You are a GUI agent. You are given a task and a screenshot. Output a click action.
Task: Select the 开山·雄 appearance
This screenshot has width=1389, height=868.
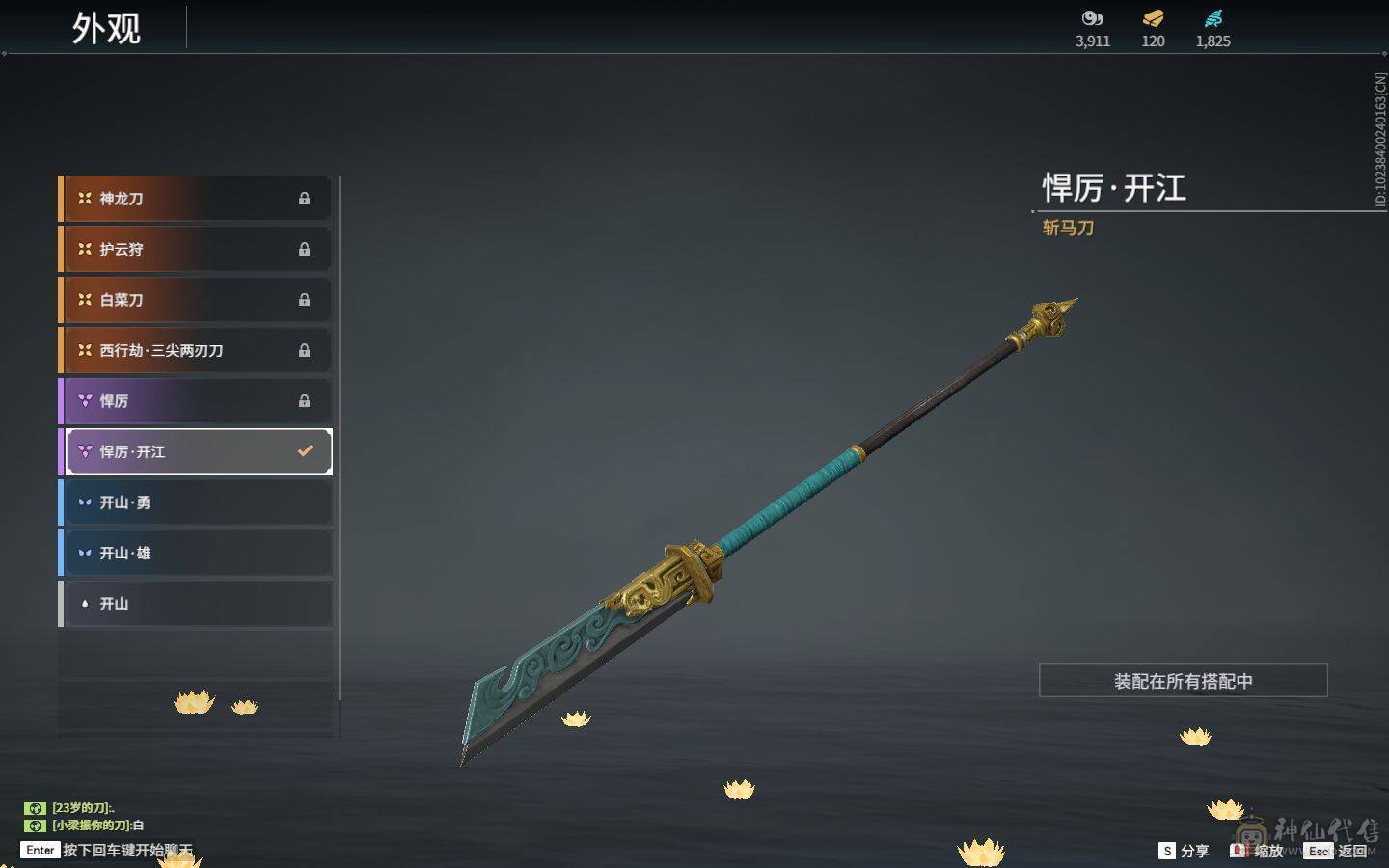click(196, 553)
